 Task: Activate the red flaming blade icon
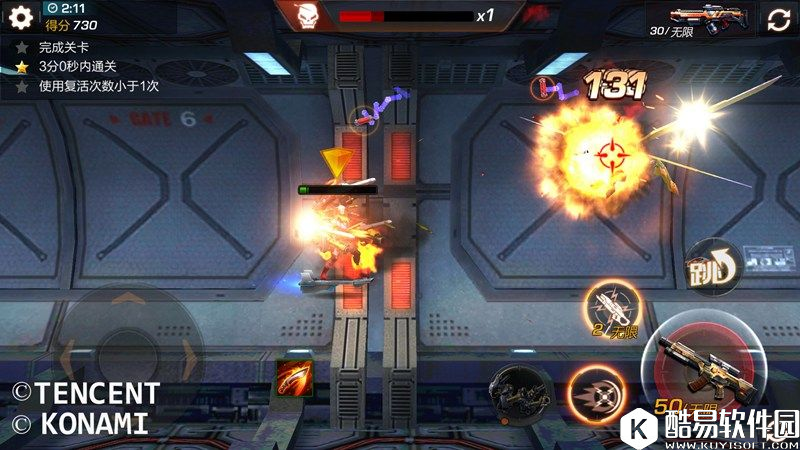coord(294,376)
